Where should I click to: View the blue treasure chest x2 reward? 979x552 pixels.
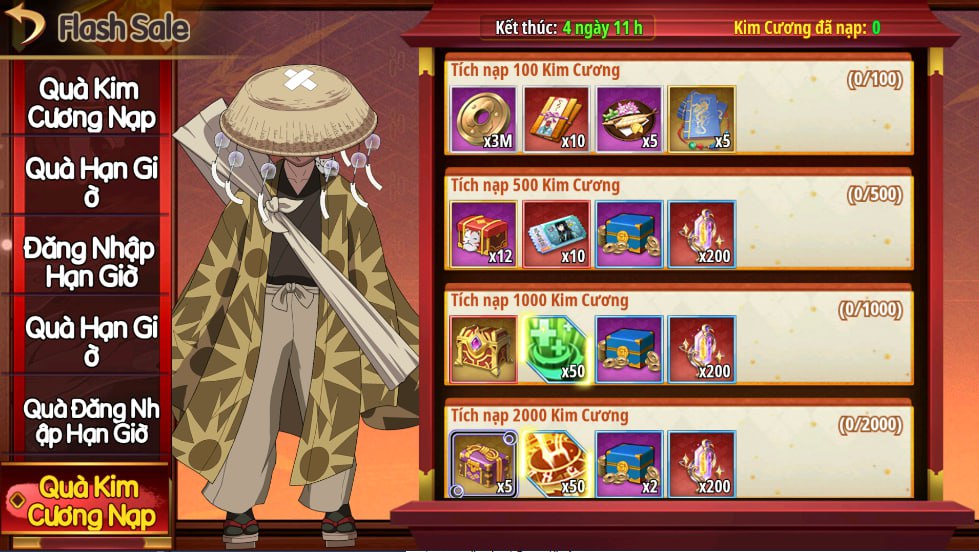[630, 465]
